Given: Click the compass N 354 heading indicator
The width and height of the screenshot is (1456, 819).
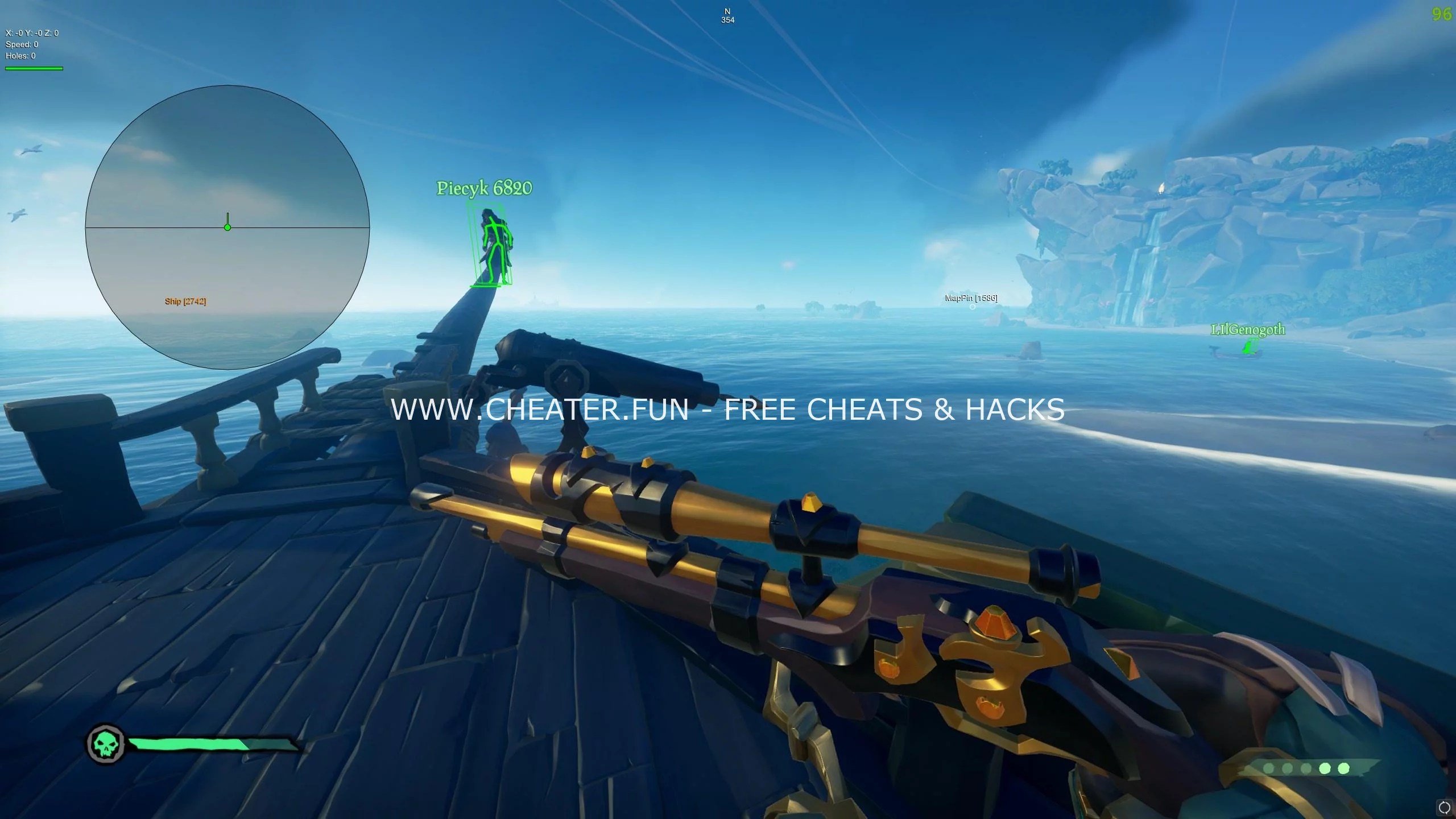Looking at the screenshot, I should [x=727, y=15].
